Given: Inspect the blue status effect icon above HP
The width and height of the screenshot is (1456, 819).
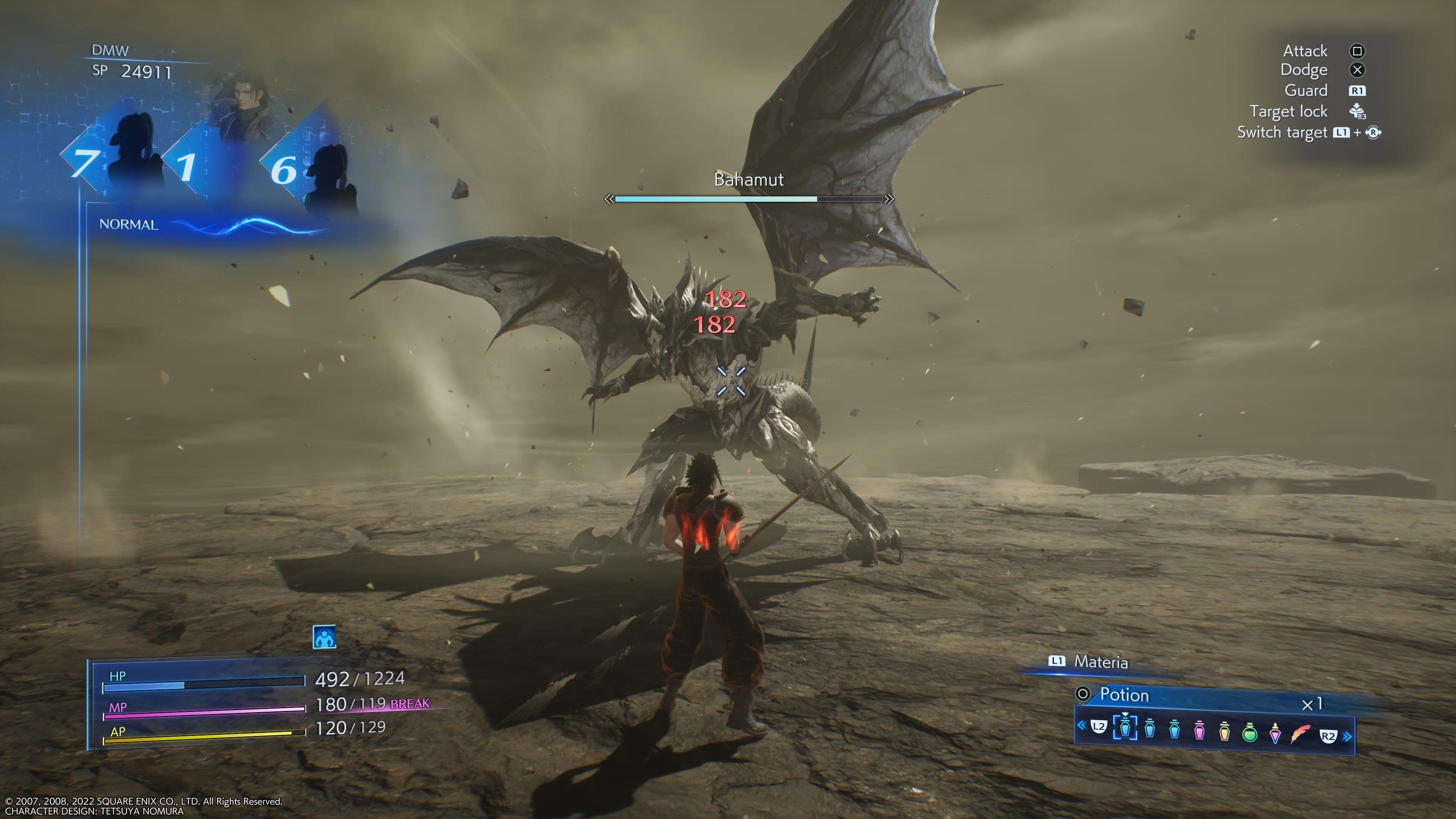Looking at the screenshot, I should tap(325, 637).
